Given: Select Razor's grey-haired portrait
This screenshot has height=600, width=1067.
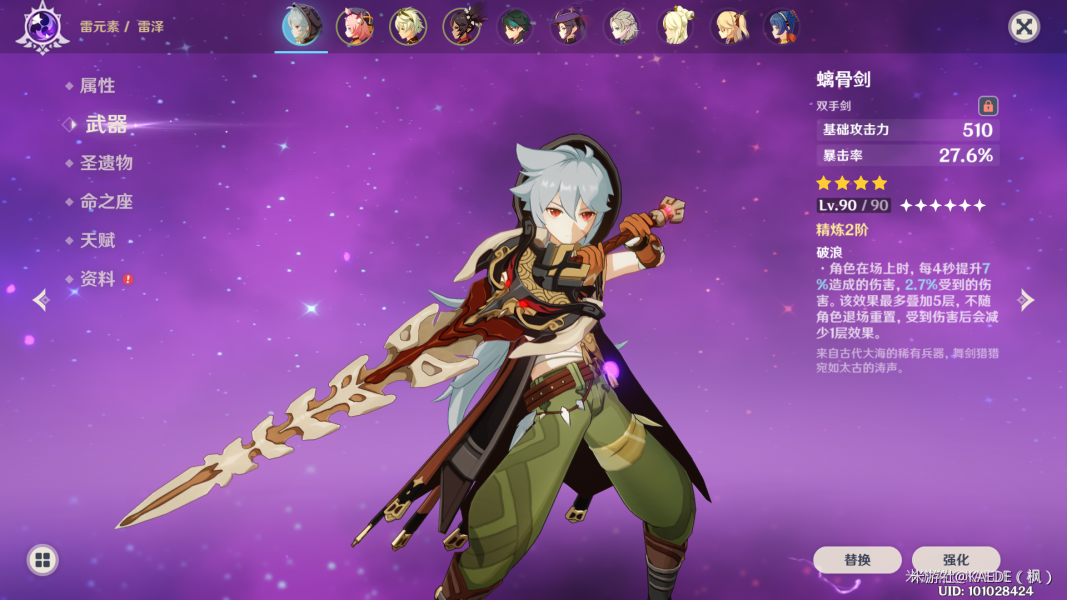Looking at the screenshot, I should click(x=301, y=26).
